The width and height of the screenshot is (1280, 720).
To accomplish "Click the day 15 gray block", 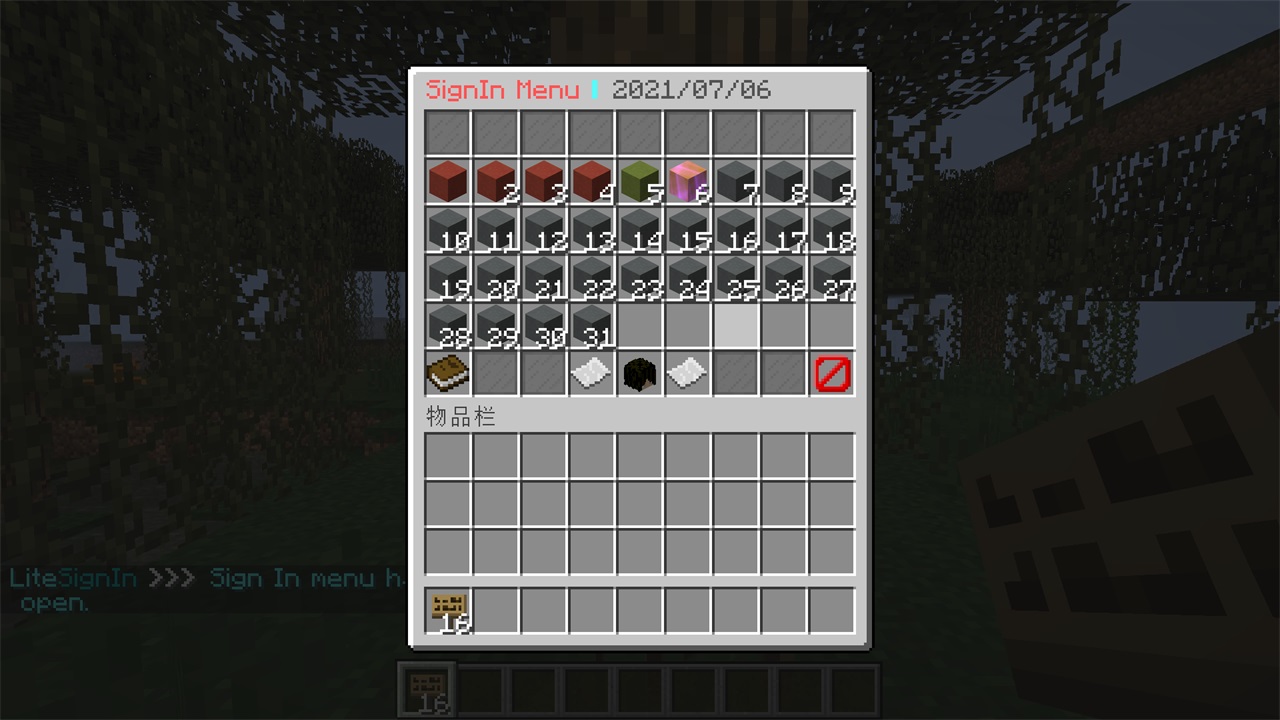I will [x=688, y=230].
